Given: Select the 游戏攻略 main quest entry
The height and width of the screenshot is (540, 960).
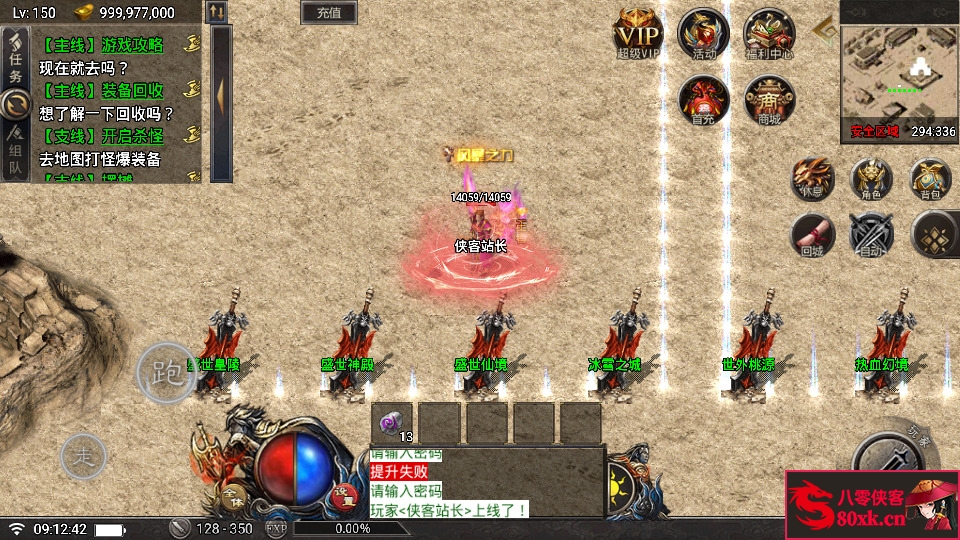Looking at the screenshot, I should (101, 45).
